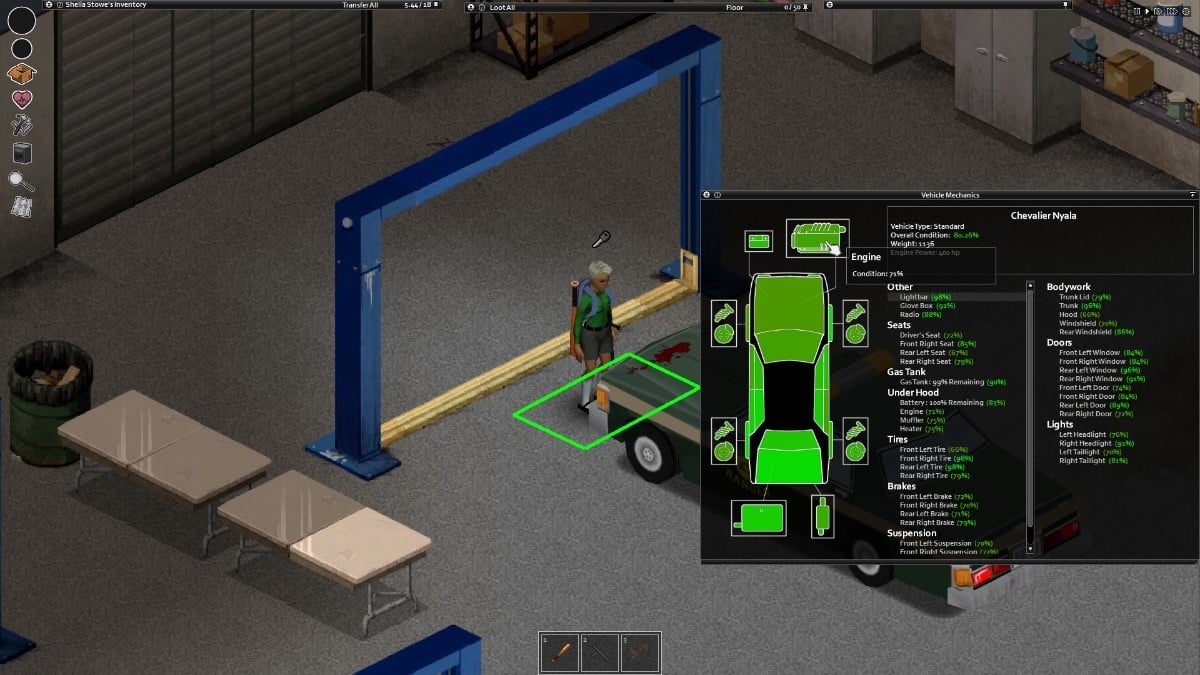Click the magnifying glass search icon
The image size is (1200, 675).
tap(21, 180)
